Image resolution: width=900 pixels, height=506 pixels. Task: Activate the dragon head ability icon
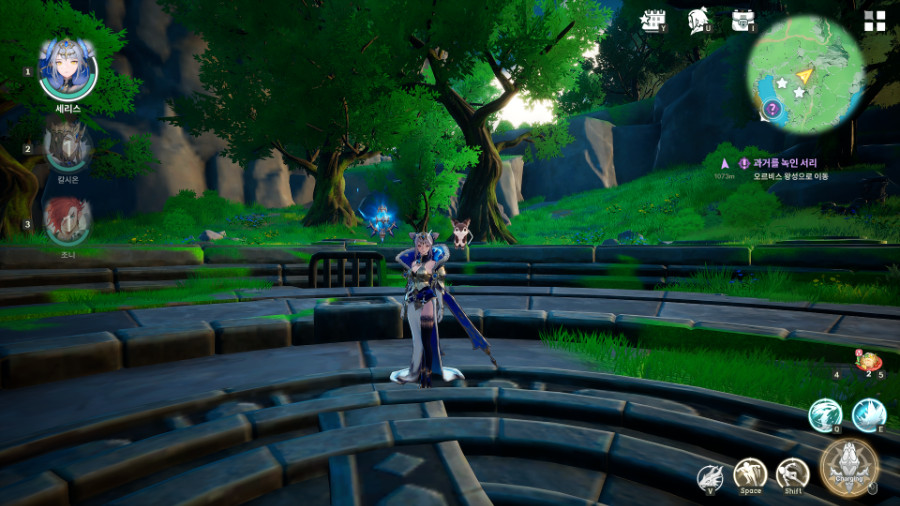click(710, 478)
